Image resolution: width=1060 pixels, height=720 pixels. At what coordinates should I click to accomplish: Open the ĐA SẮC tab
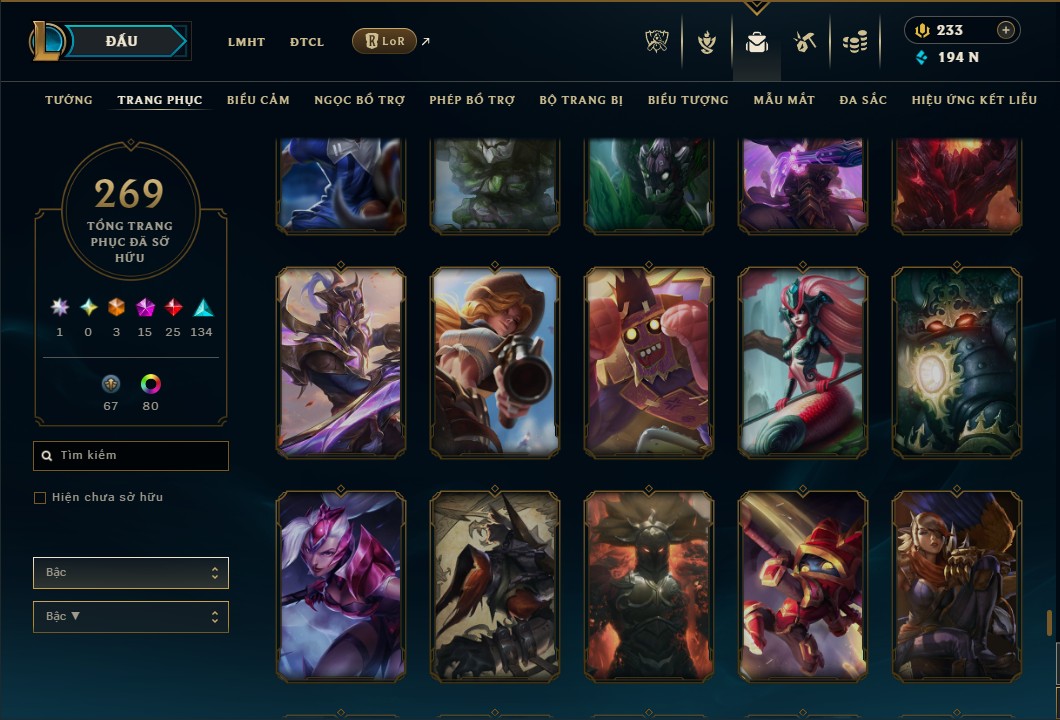click(863, 100)
